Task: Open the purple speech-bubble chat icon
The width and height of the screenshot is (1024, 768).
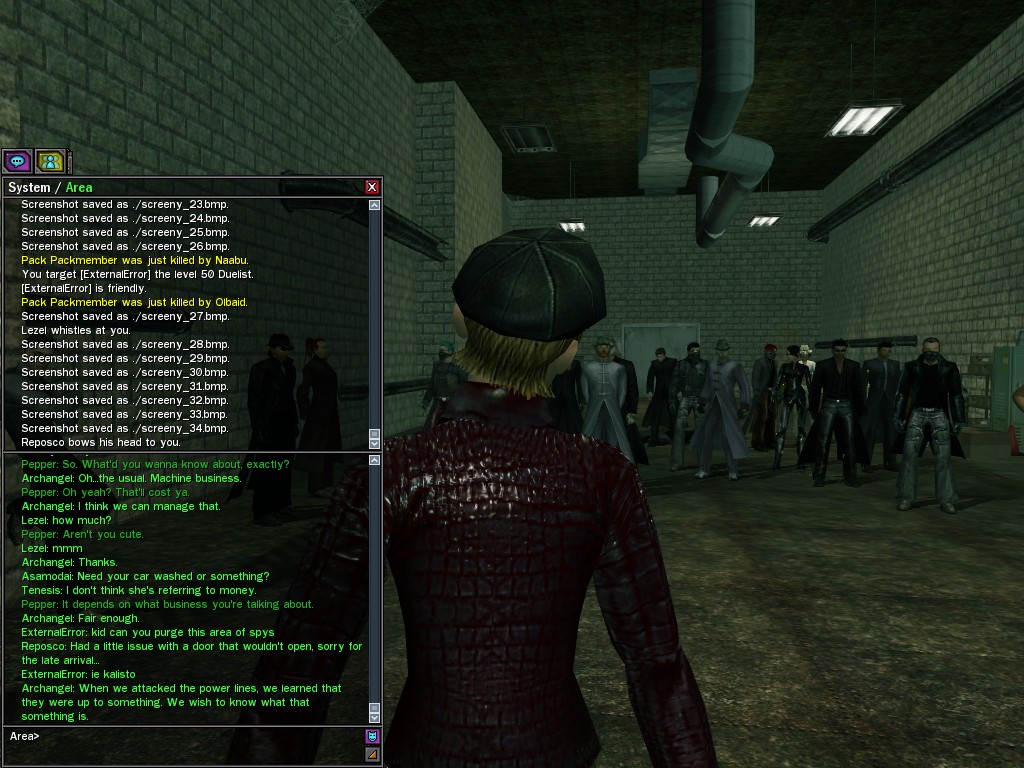Action: point(17,160)
